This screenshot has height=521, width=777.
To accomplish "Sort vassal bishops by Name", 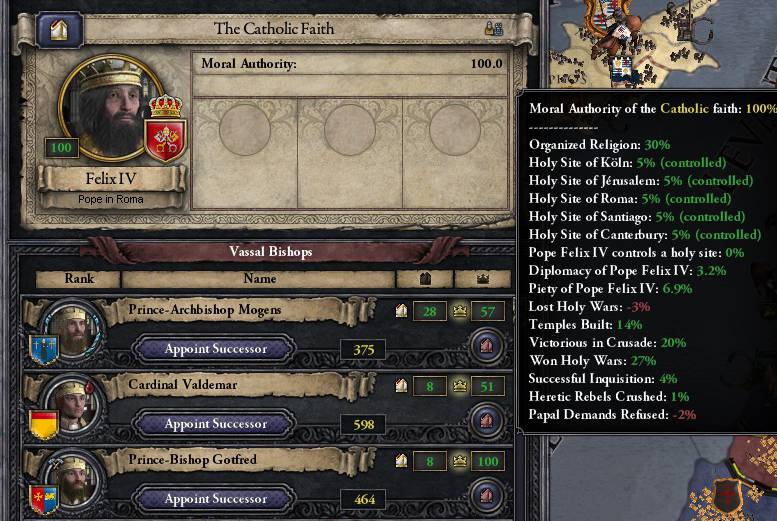I will [259, 279].
